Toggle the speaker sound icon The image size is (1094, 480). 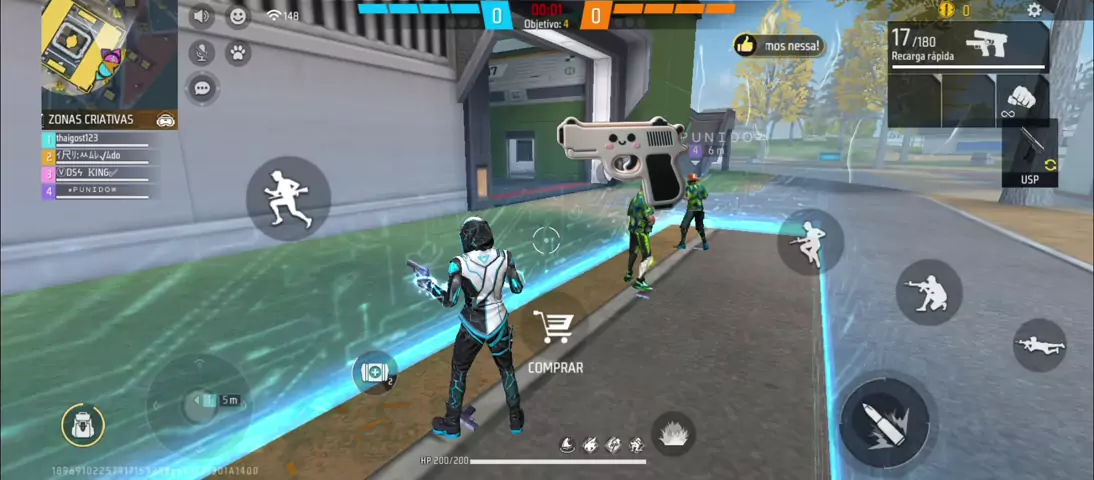point(201,16)
